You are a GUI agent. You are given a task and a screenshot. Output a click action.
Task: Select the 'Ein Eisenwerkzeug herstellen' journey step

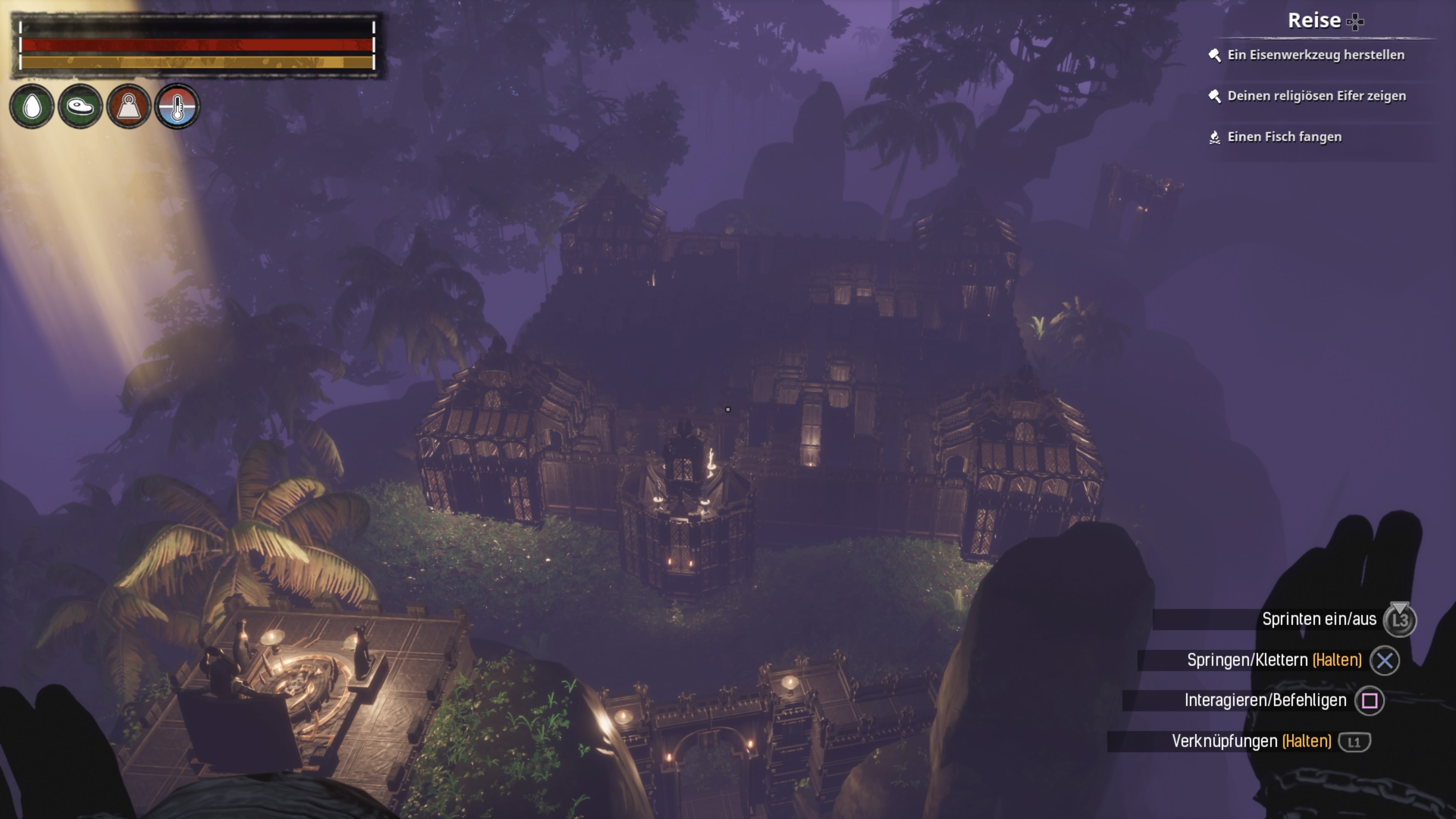click(x=1315, y=55)
